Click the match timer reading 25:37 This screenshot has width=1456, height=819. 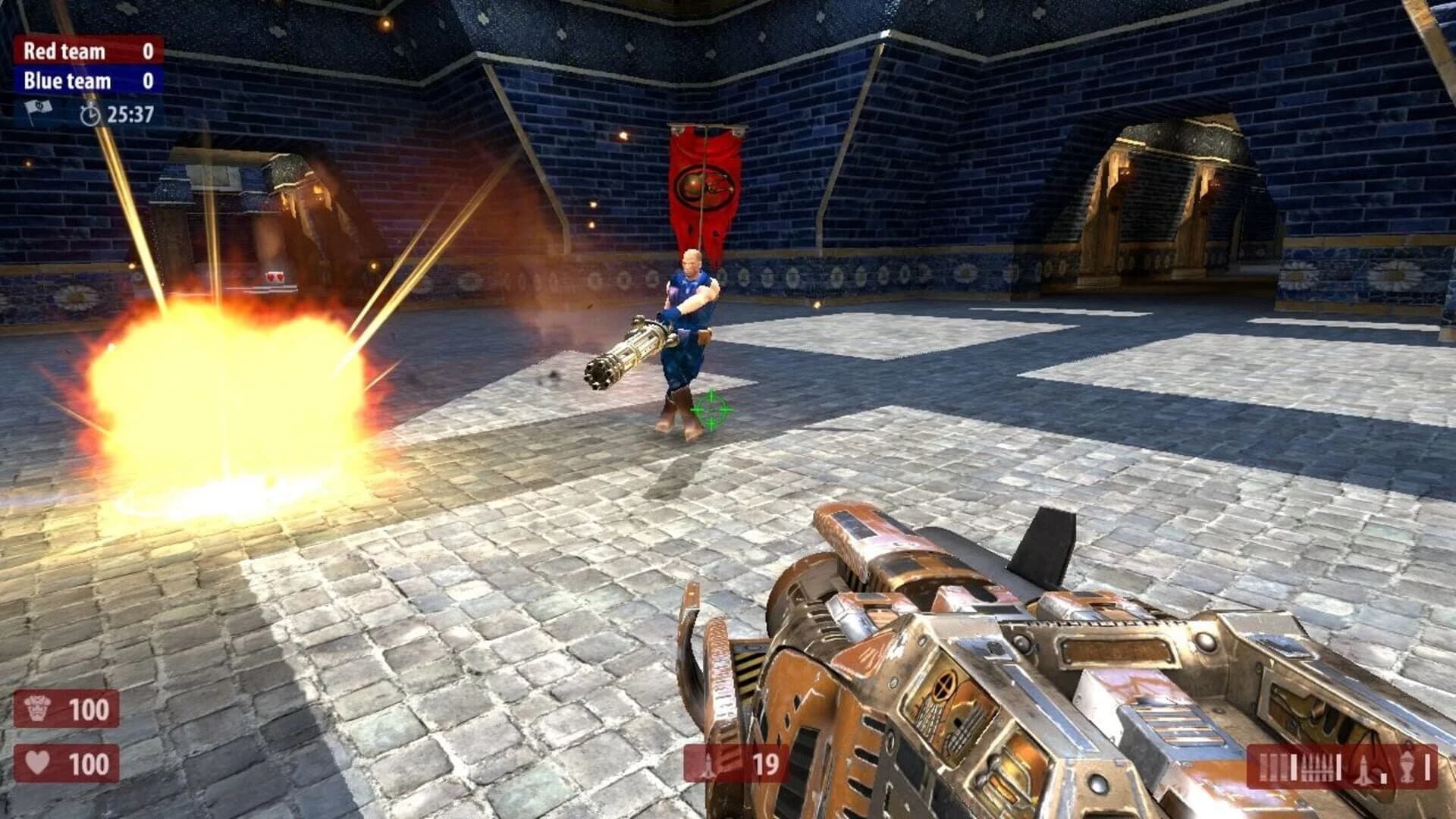coord(130,115)
